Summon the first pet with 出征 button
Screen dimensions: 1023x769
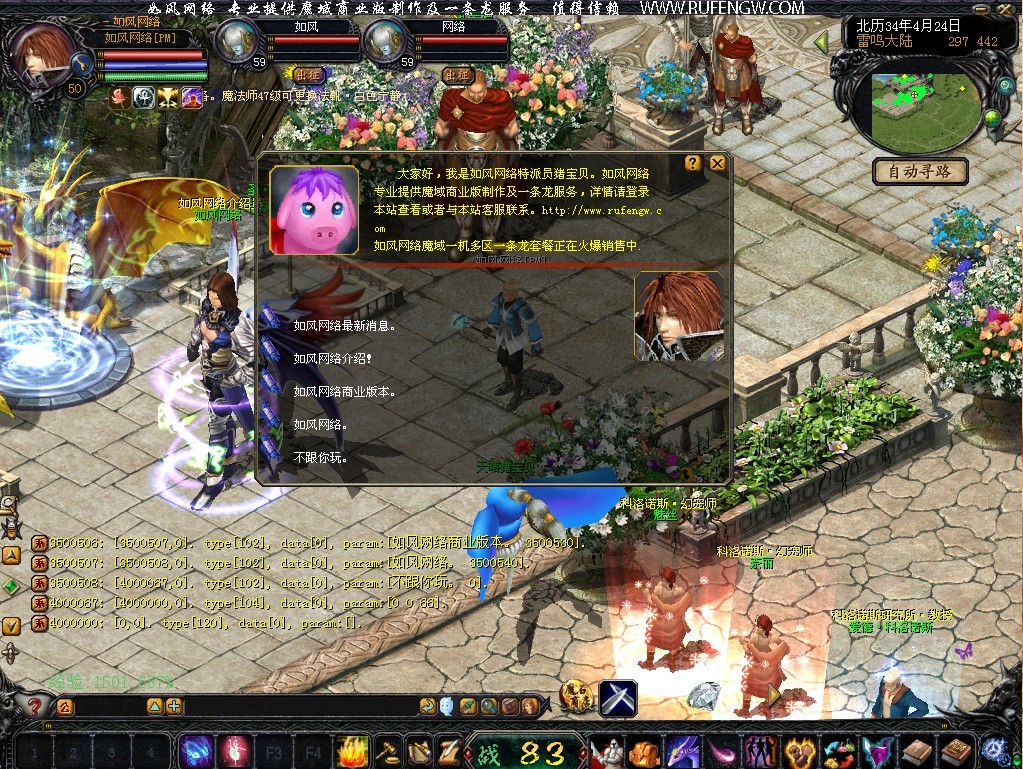(307, 74)
